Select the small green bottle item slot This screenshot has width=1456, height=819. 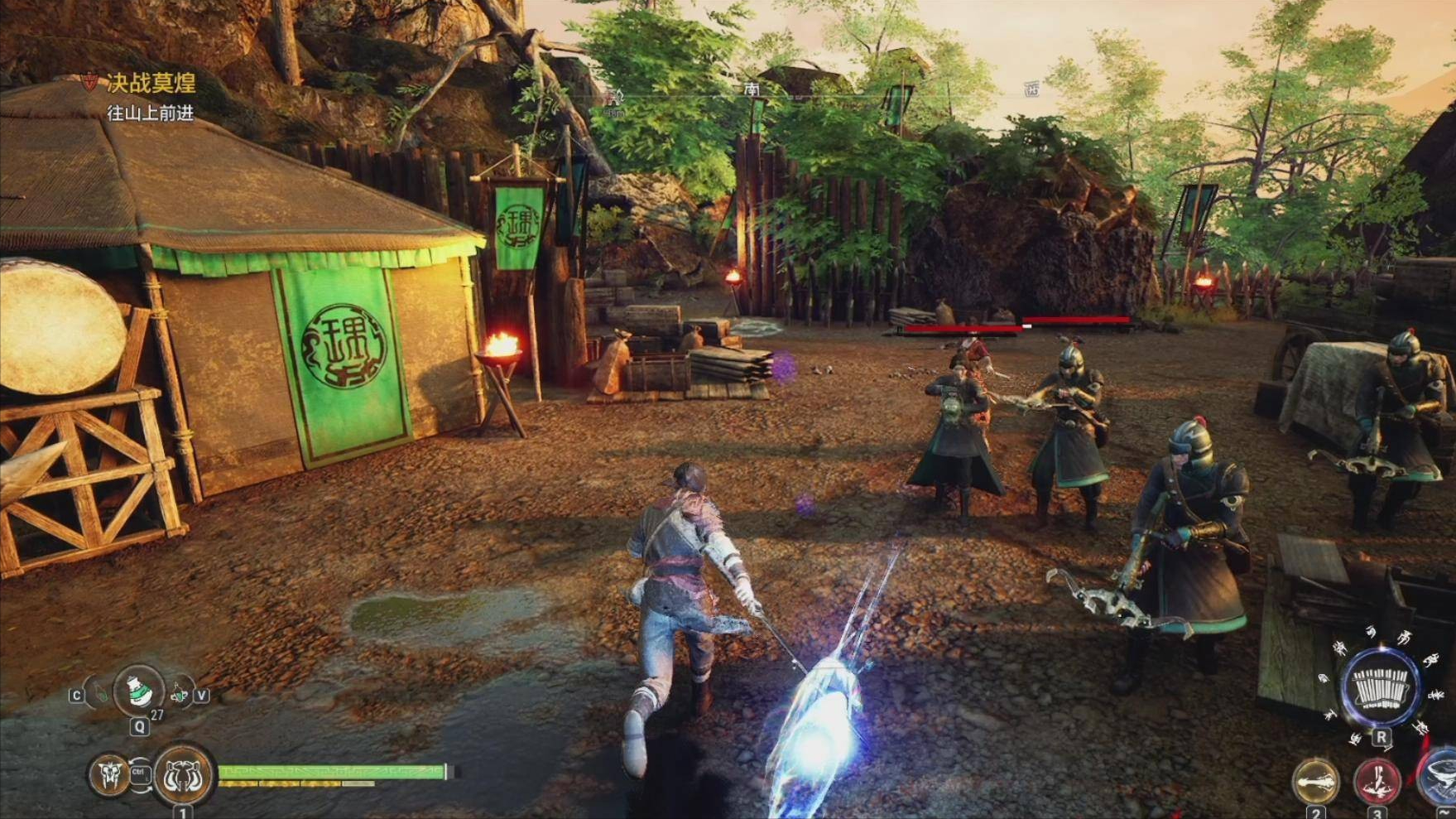[100, 693]
